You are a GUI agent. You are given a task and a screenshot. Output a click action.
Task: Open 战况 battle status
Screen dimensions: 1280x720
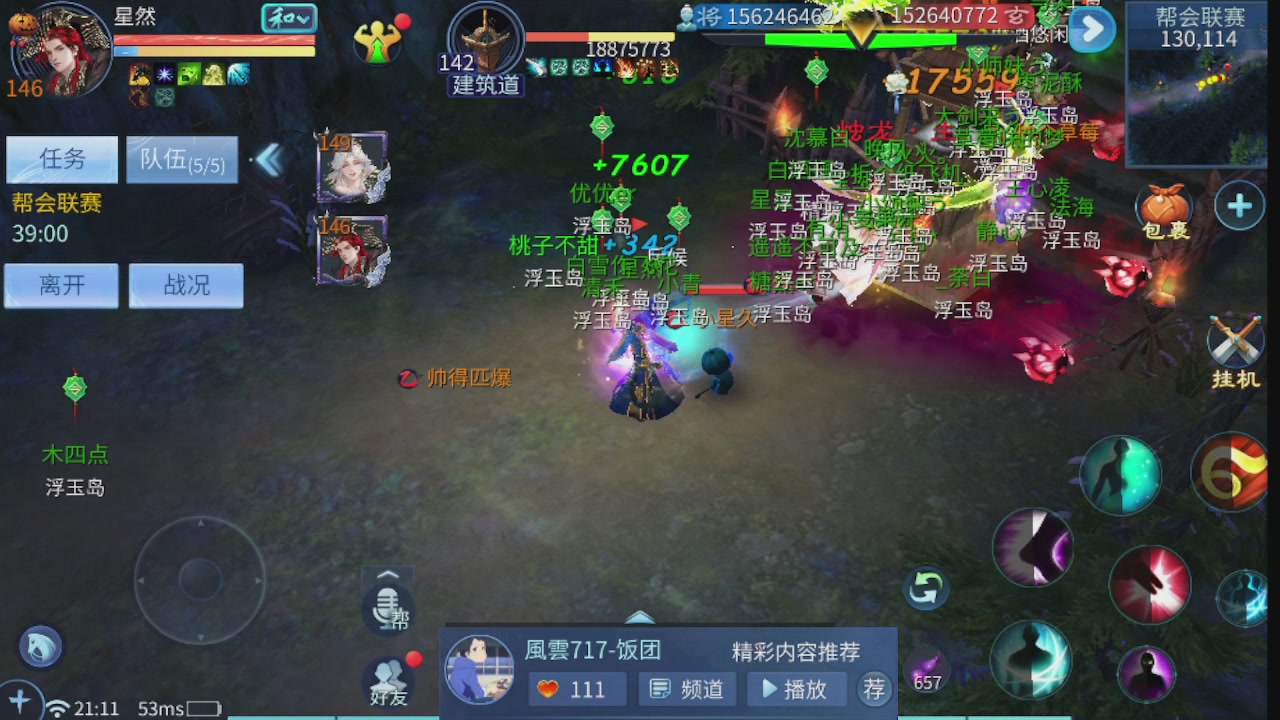click(x=186, y=285)
